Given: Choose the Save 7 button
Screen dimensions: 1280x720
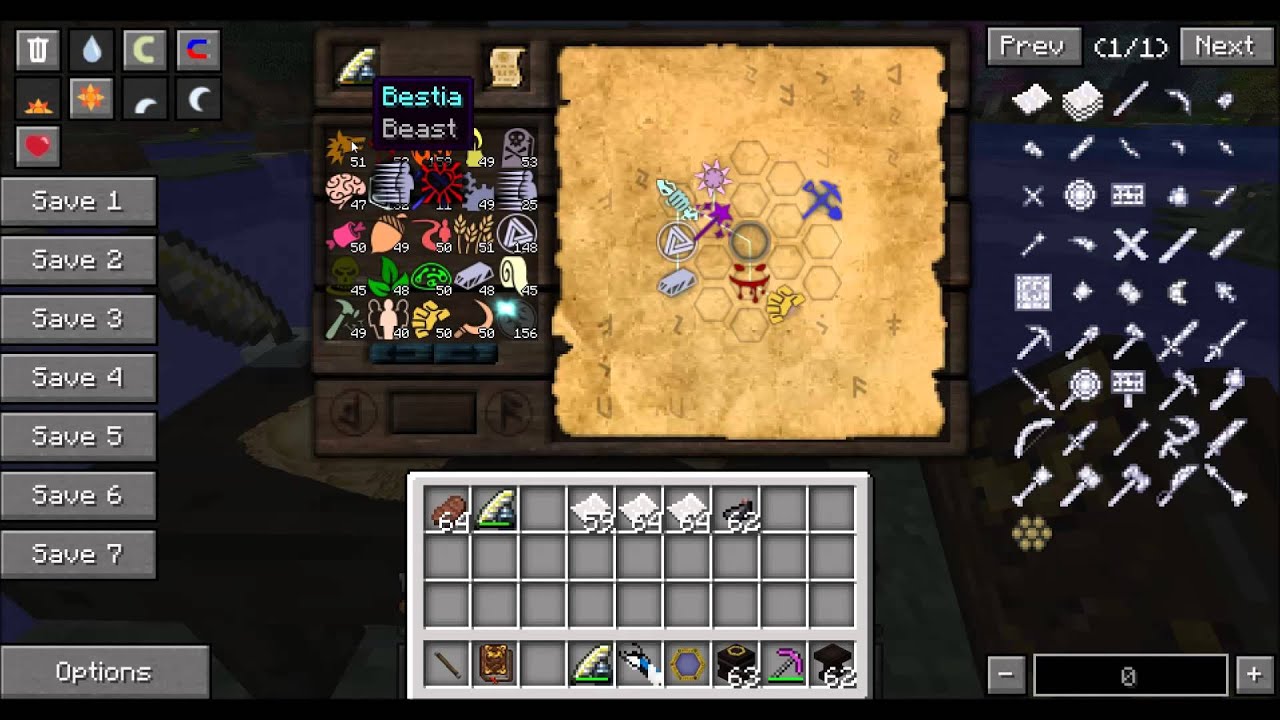Looking at the screenshot, I should point(78,555).
